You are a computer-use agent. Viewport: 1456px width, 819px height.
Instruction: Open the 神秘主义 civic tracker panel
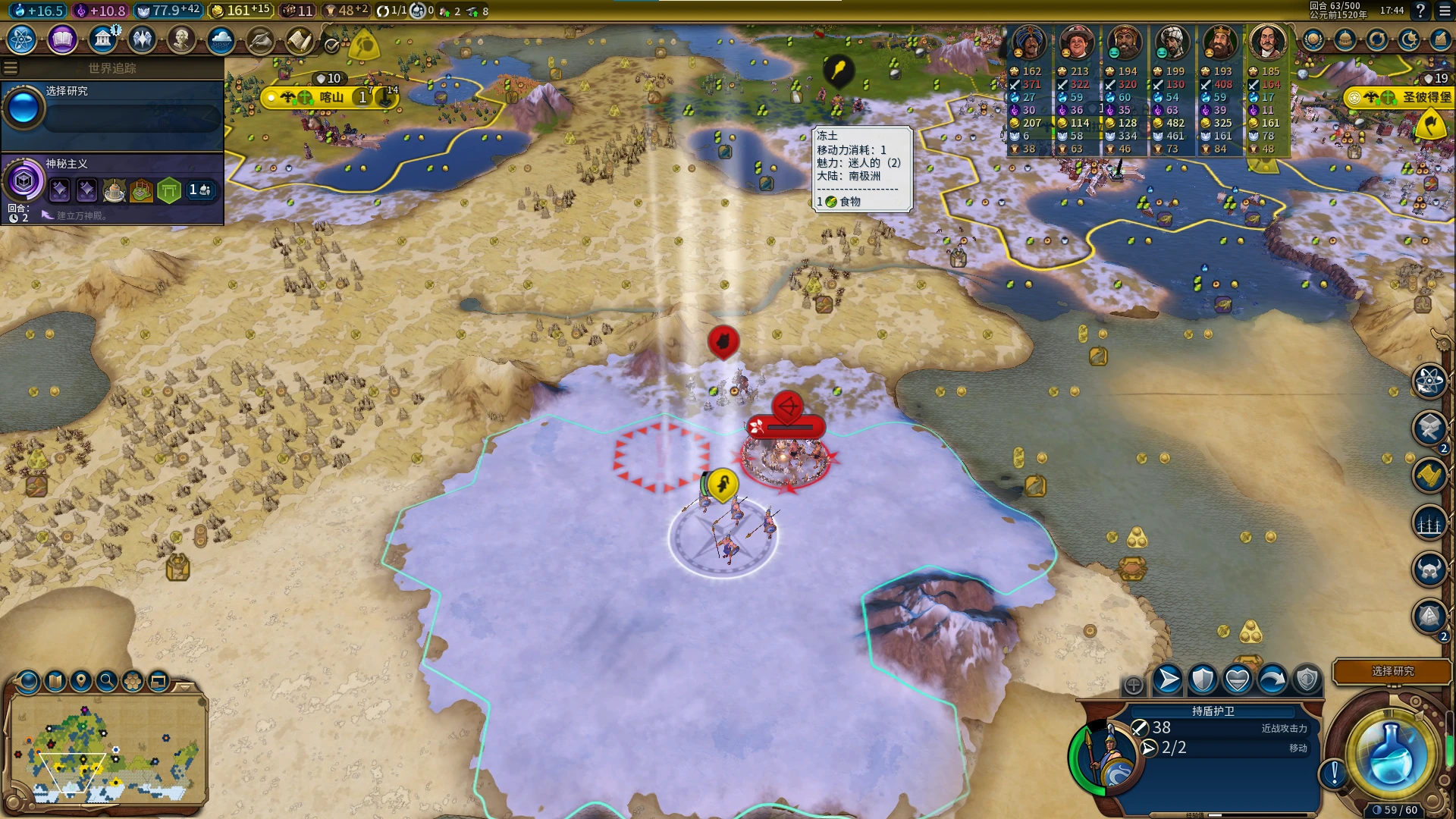[112, 188]
